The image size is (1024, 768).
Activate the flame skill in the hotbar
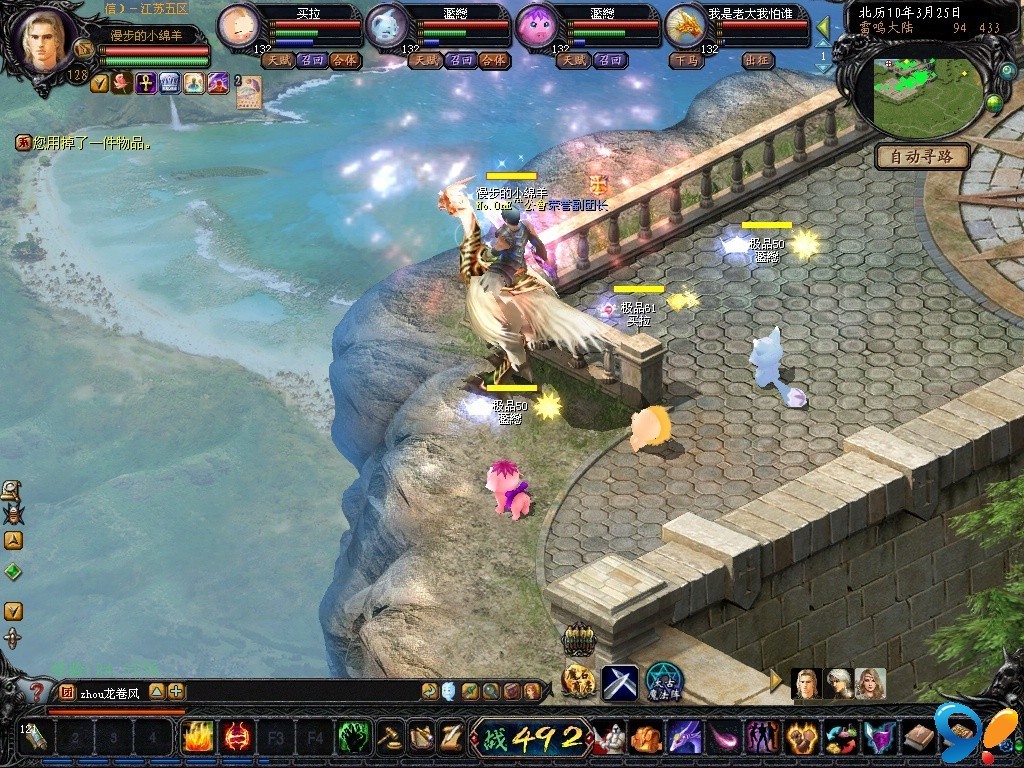coord(197,739)
